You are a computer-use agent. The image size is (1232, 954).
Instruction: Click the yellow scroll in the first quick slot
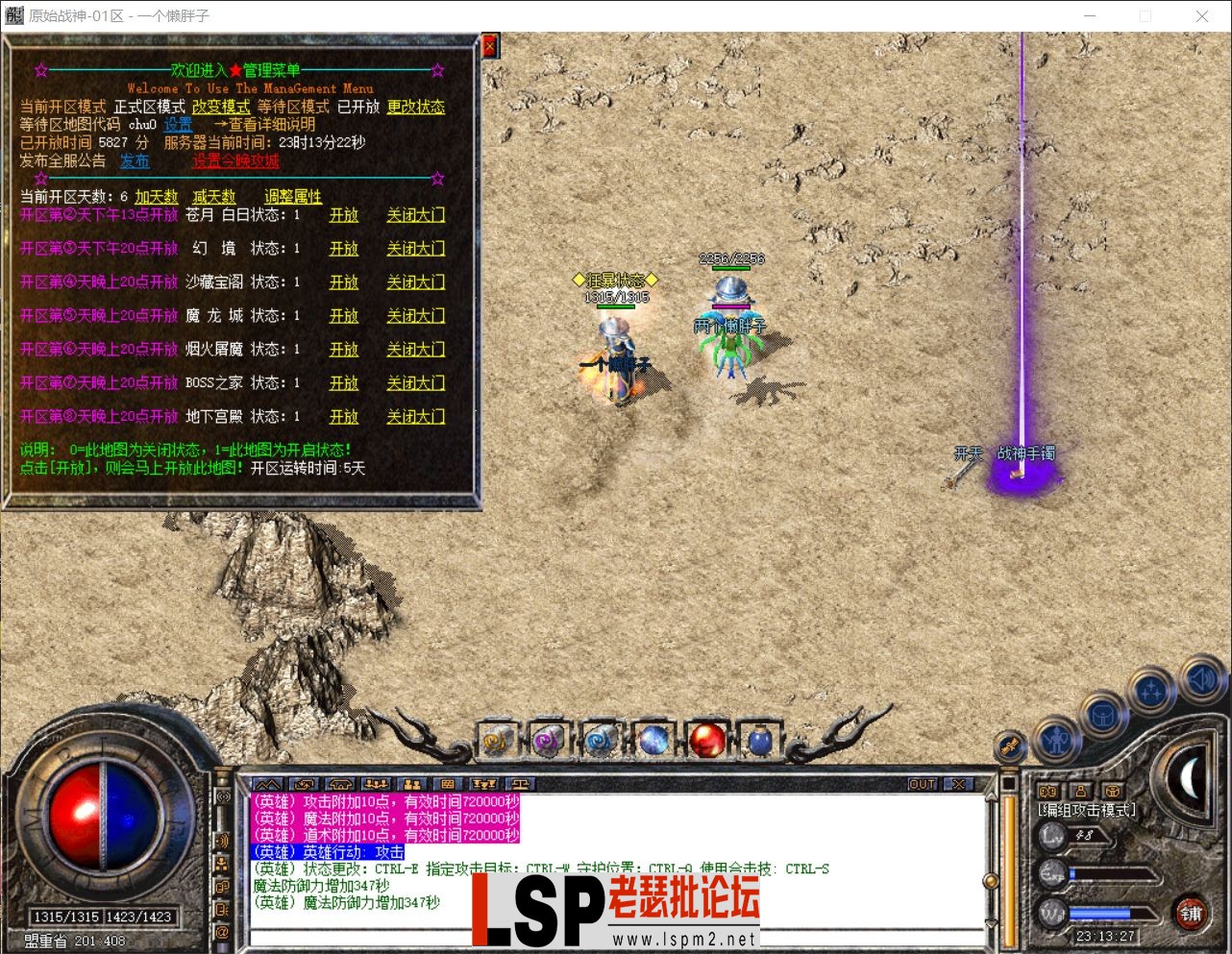(x=498, y=740)
